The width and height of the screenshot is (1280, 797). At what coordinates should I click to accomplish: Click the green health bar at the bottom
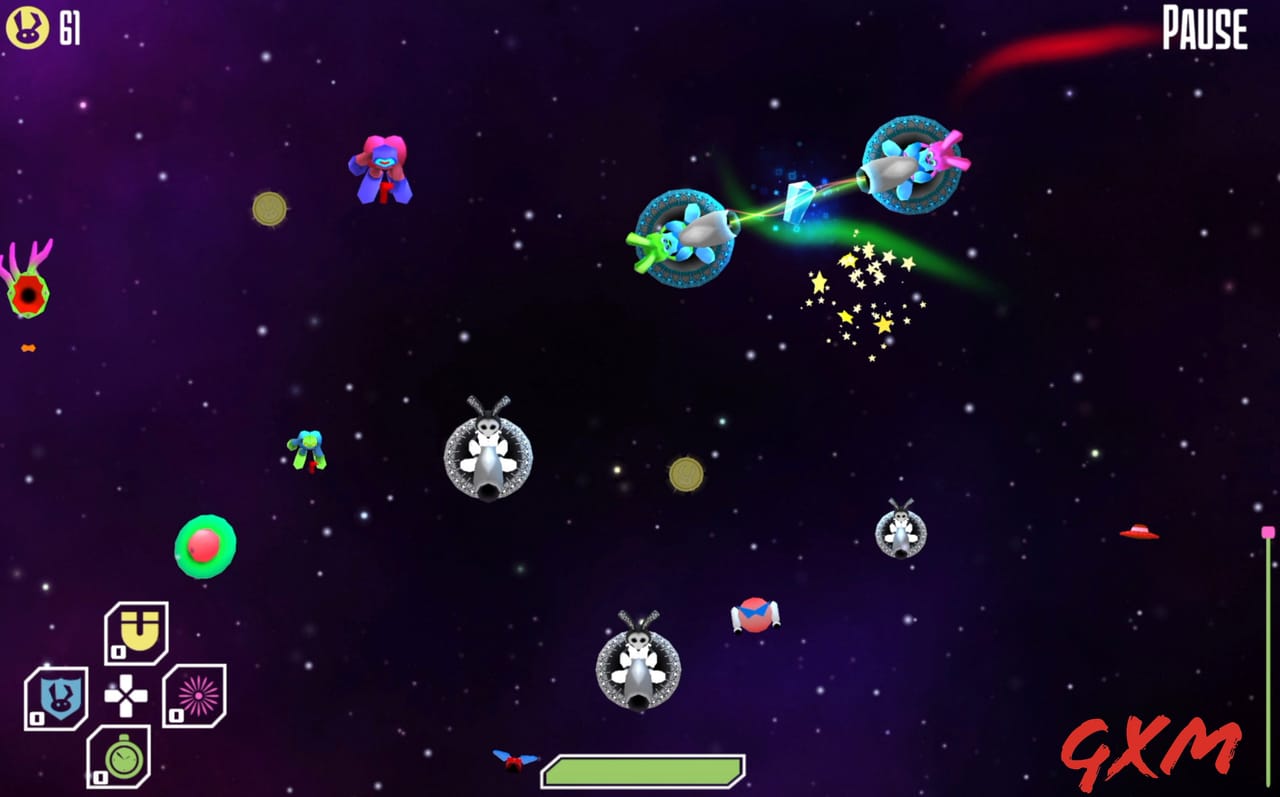click(645, 766)
